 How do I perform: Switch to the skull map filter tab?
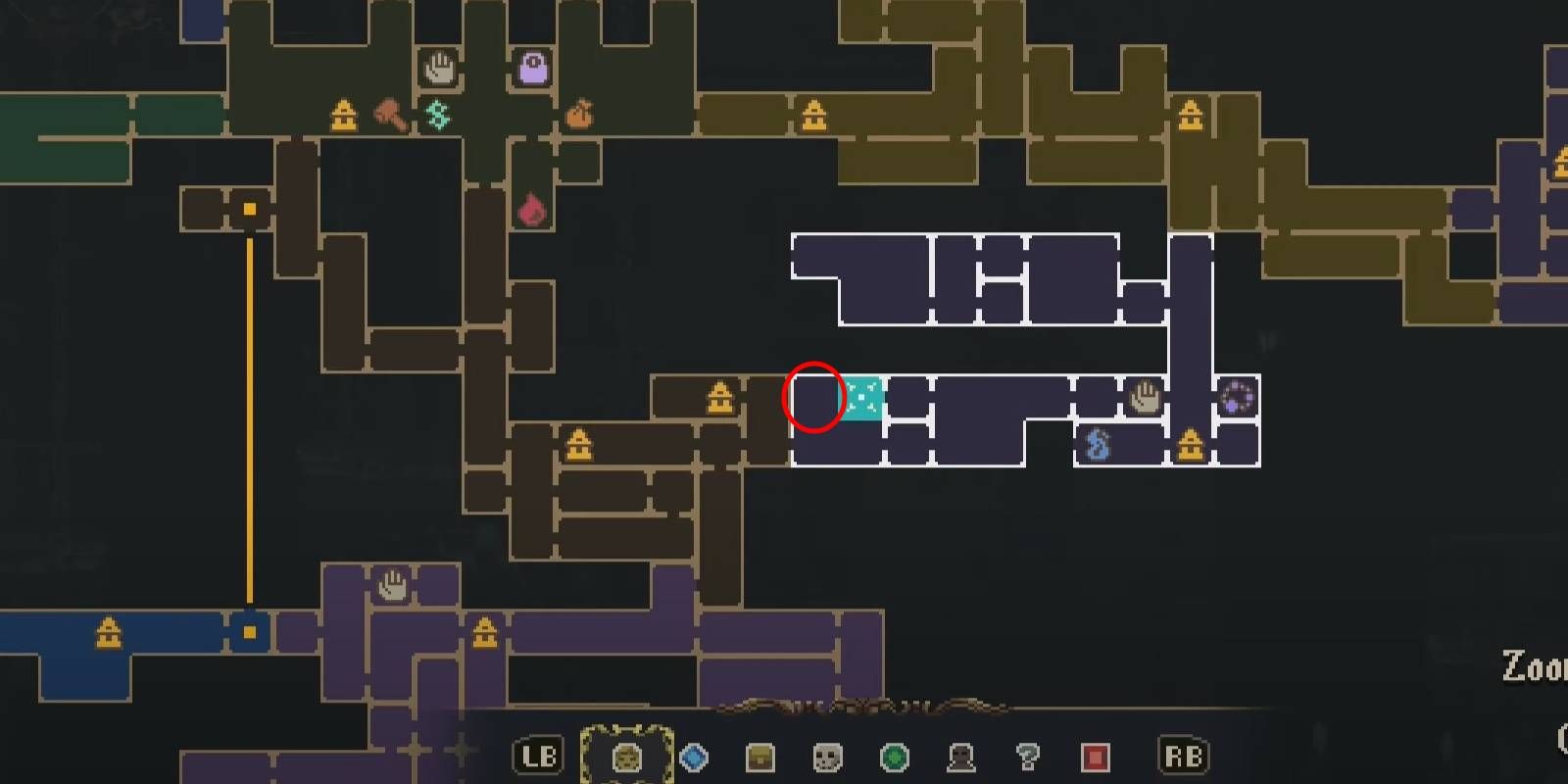[826, 756]
